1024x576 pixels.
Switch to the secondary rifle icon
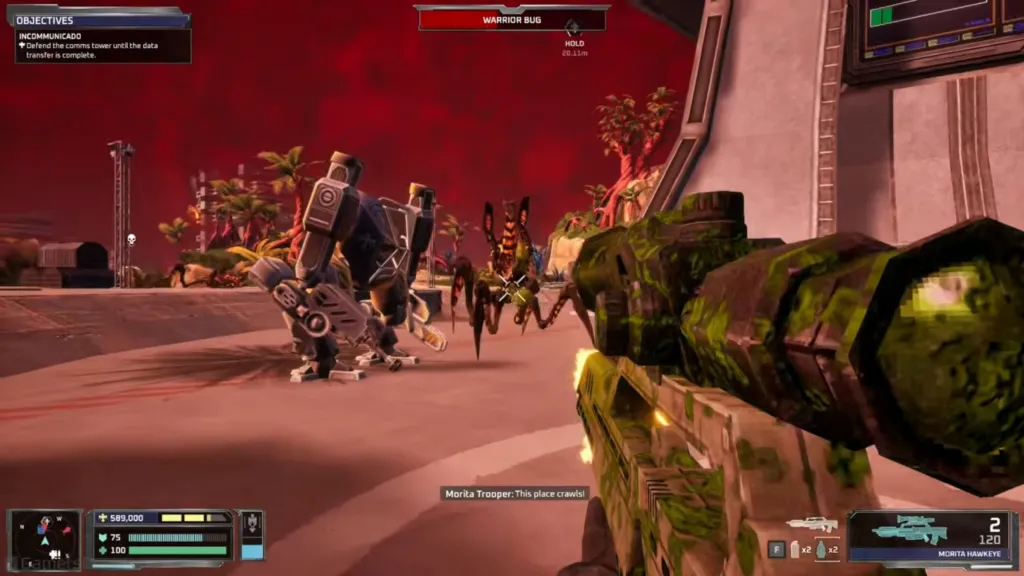pyautogui.click(x=812, y=523)
